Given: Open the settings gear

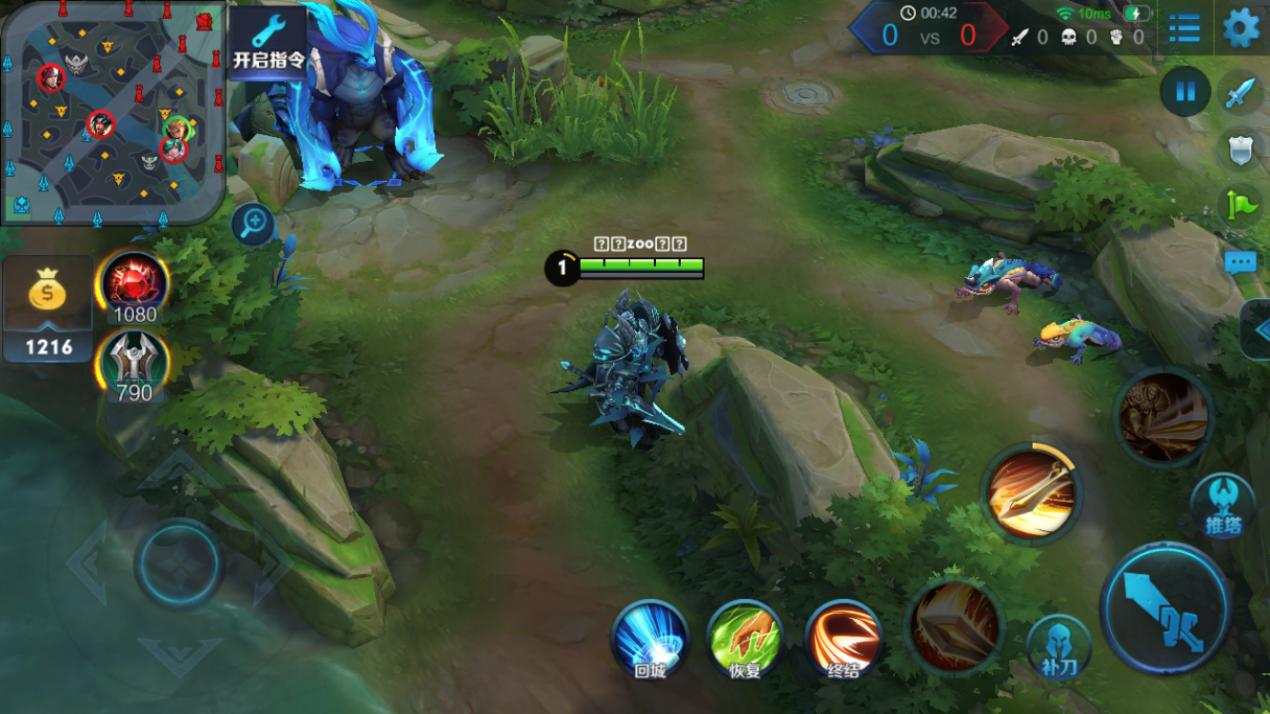Looking at the screenshot, I should [1241, 28].
